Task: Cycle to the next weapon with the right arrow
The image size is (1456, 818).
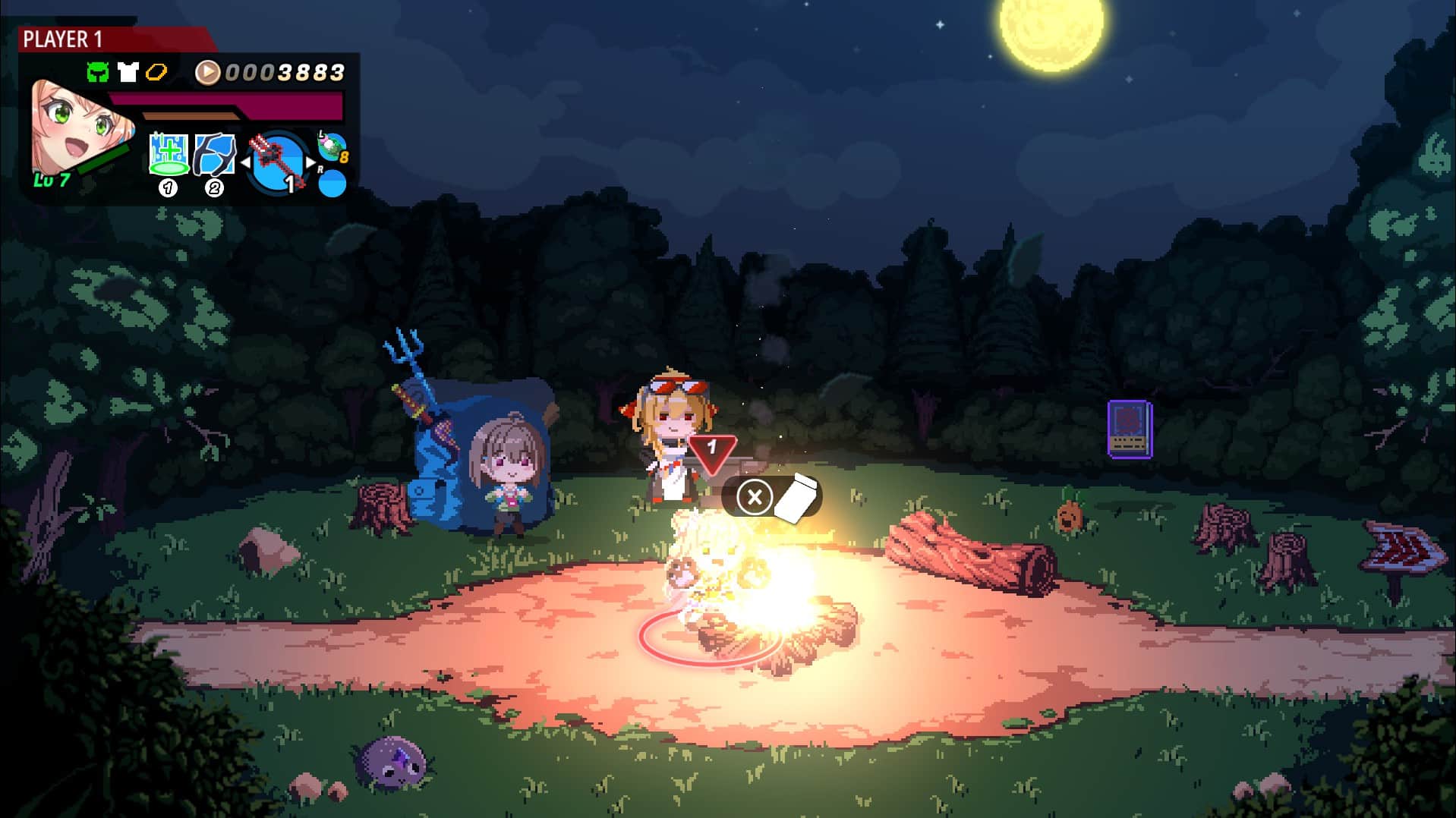Action: [310, 162]
